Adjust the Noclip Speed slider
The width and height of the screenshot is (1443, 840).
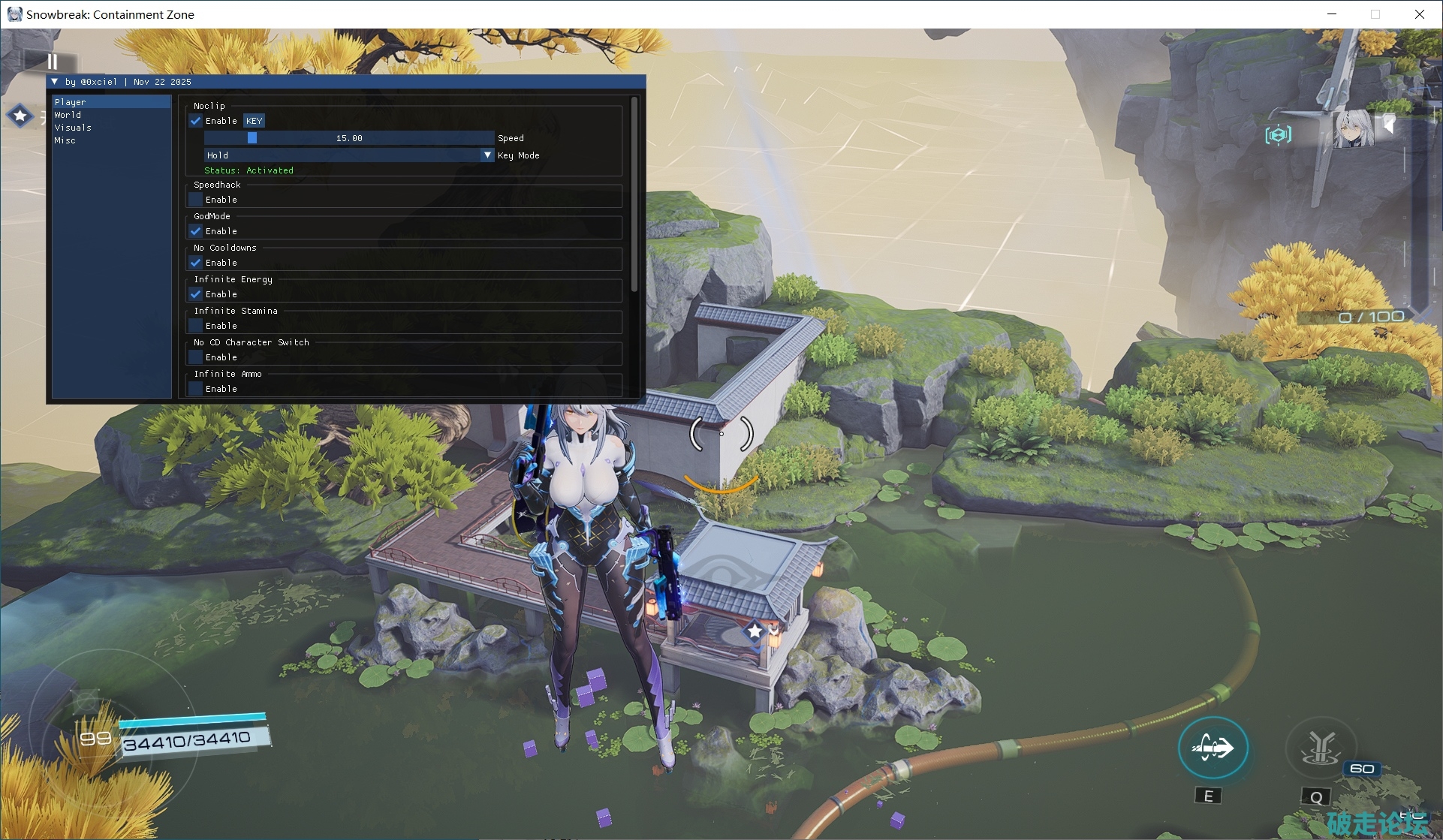point(349,138)
